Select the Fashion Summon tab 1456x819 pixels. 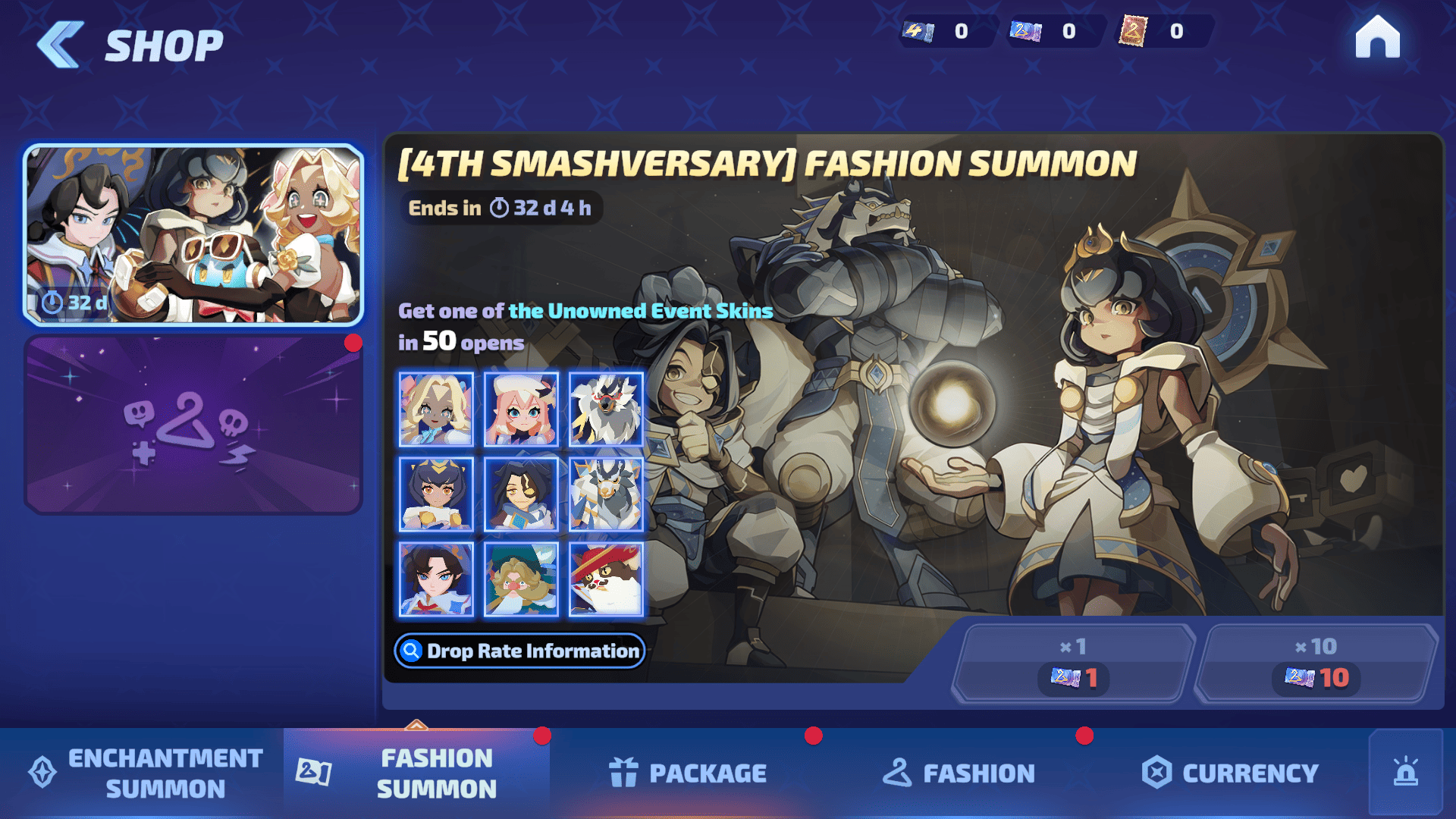click(416, 773)
